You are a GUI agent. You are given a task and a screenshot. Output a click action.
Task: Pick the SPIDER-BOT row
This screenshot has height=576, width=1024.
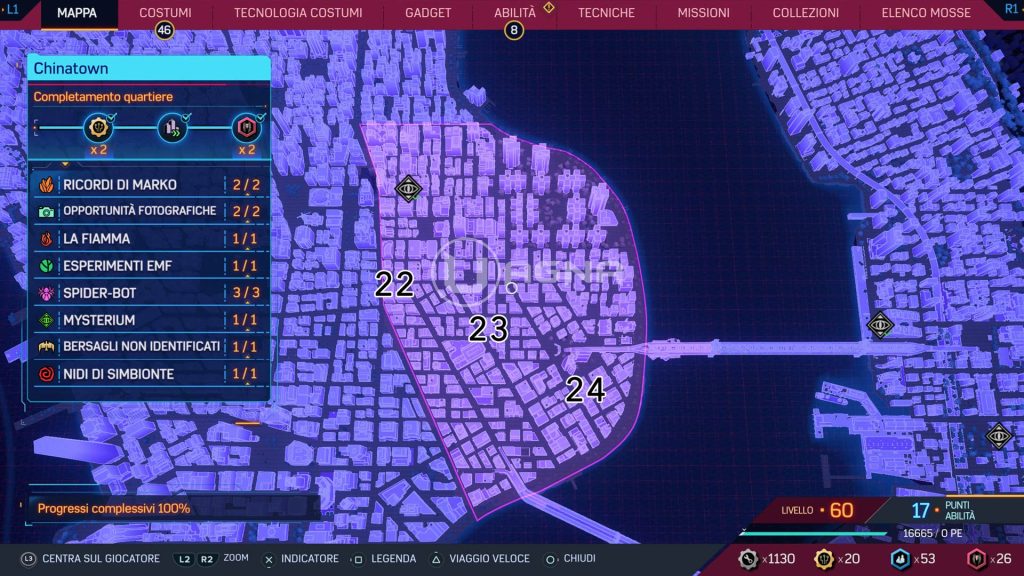pos(150,293)
